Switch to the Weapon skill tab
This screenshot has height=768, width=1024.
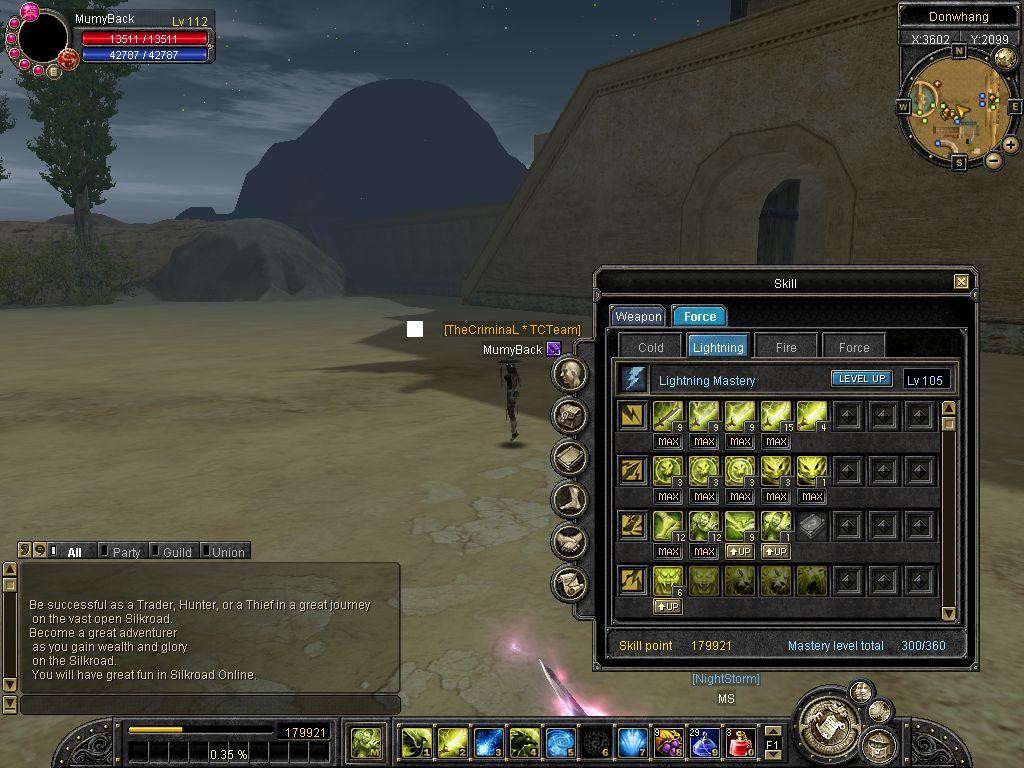pyautogui.click(x=638, y=317)
